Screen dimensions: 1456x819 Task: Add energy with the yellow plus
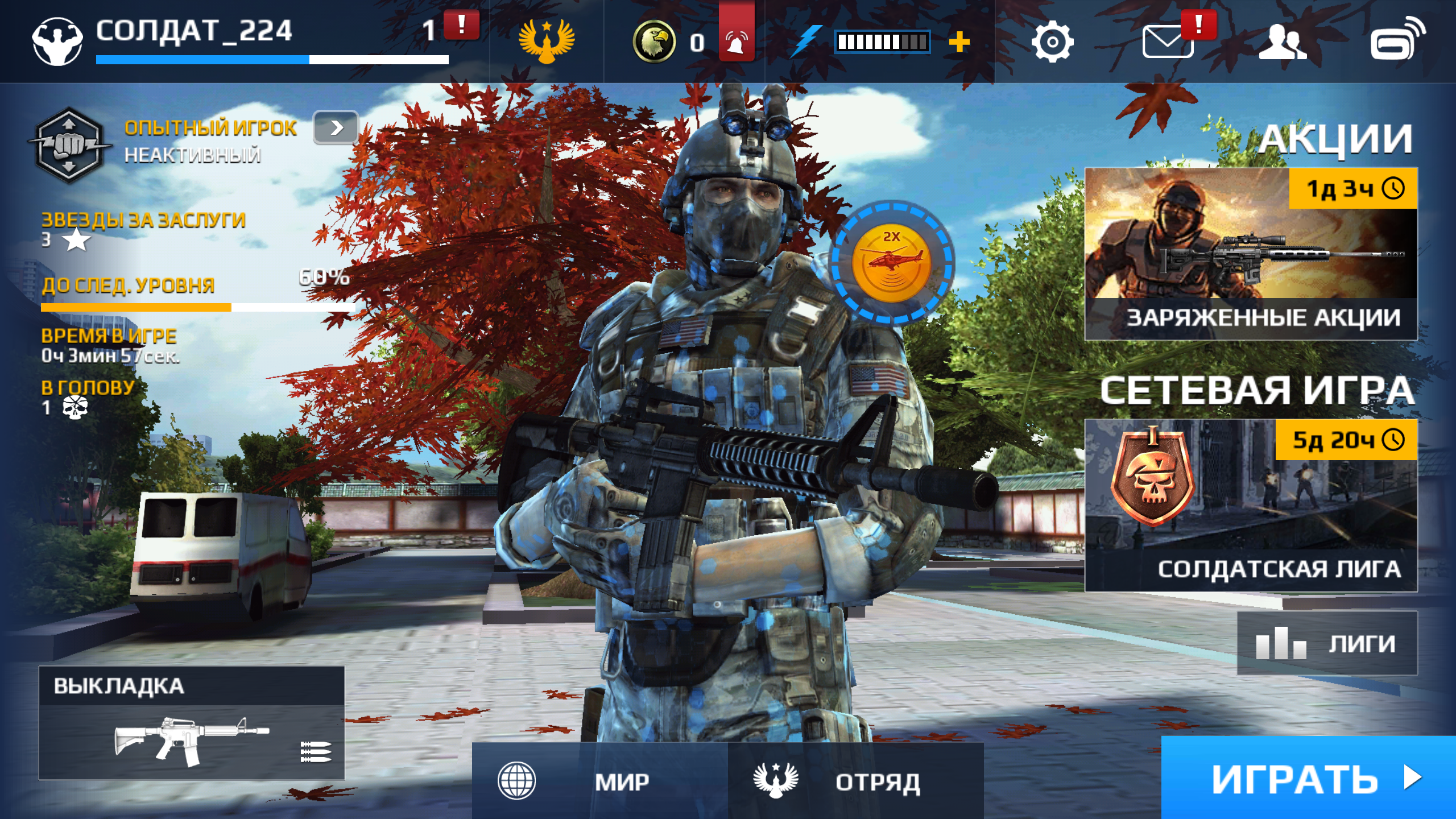(959, 42)
